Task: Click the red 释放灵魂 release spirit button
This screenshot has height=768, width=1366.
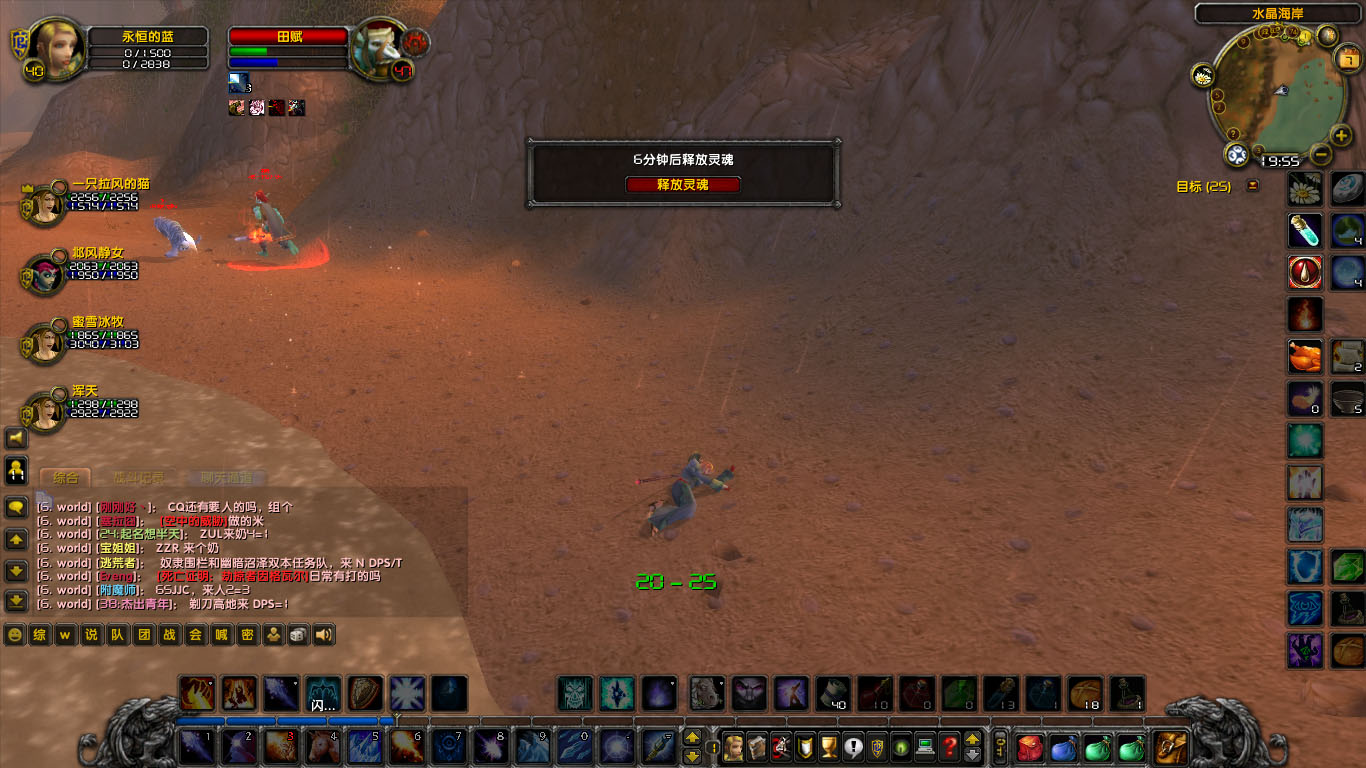Action: pyautogui.click(x=683, y=185)
